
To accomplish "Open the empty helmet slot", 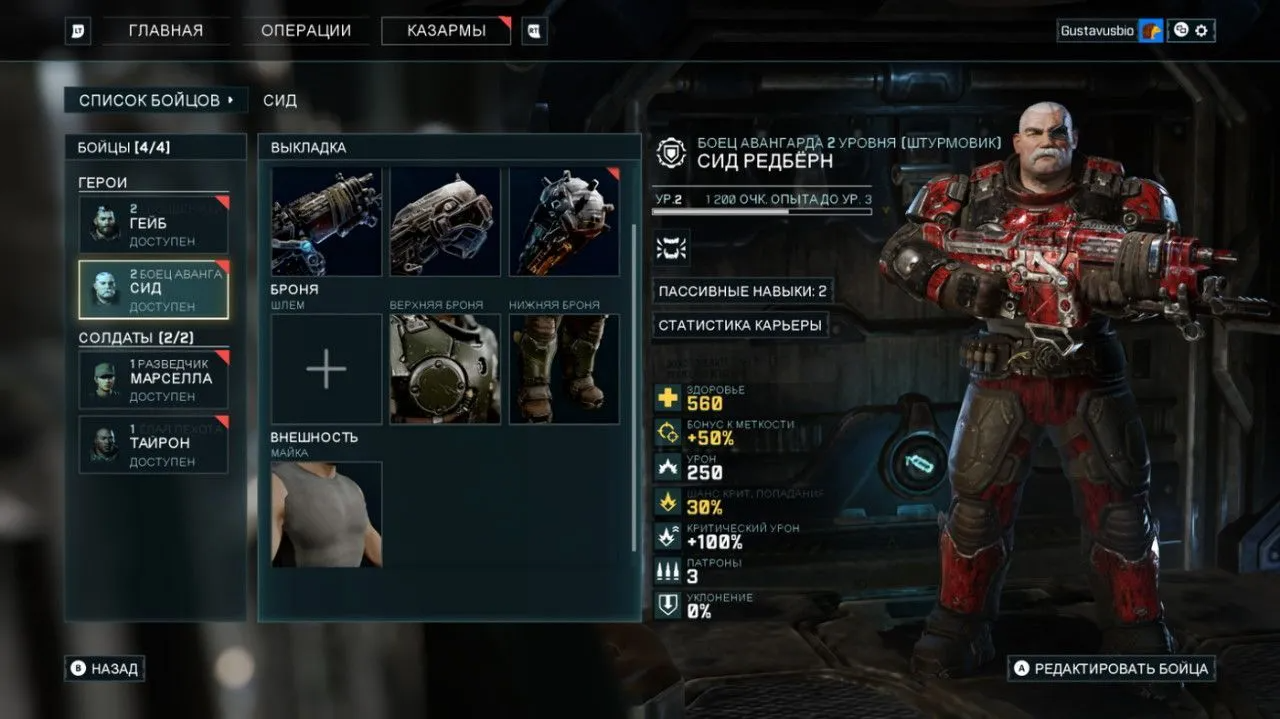I will (326, 369).
